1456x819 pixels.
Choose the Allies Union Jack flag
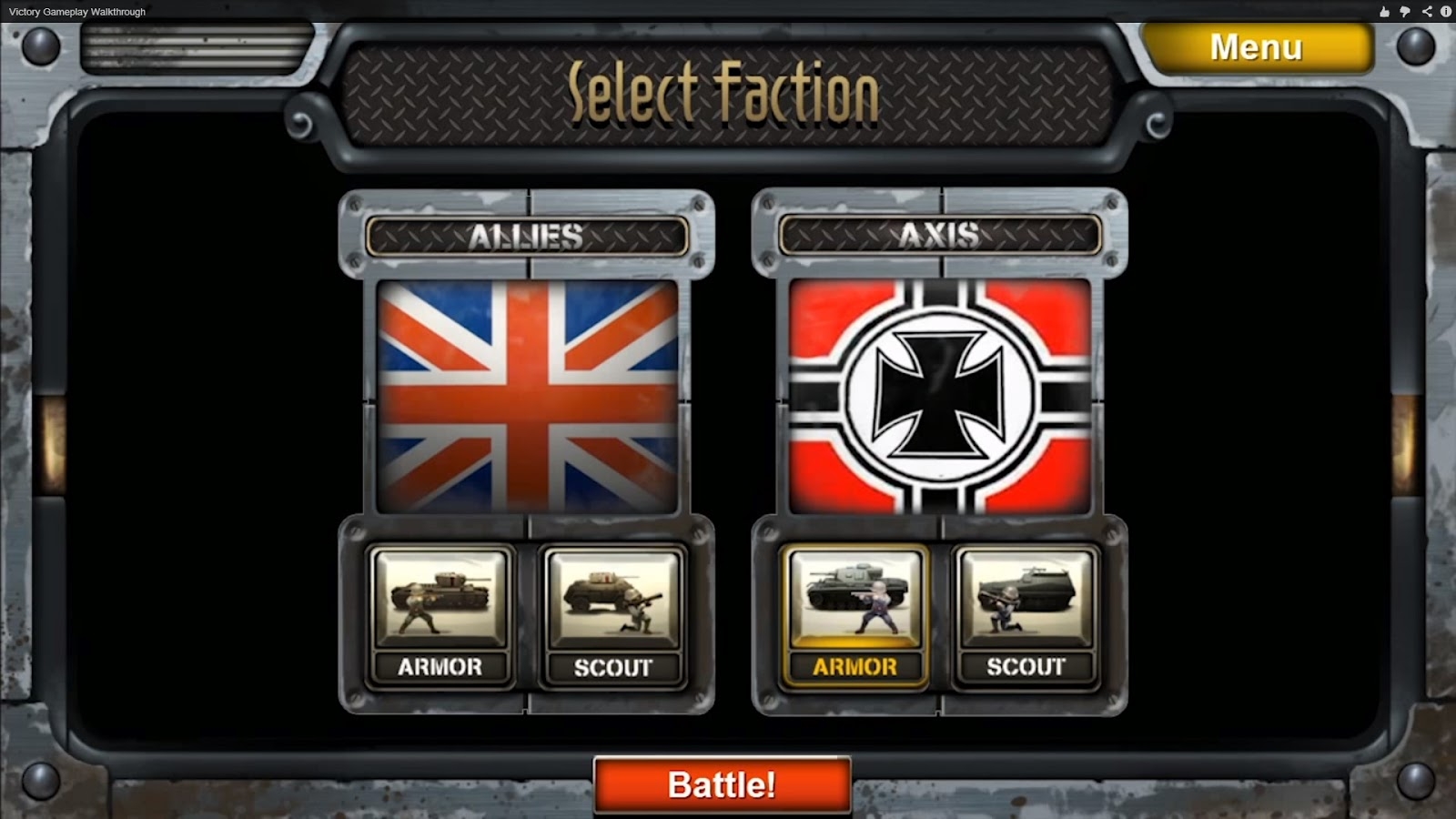(527, 397)
